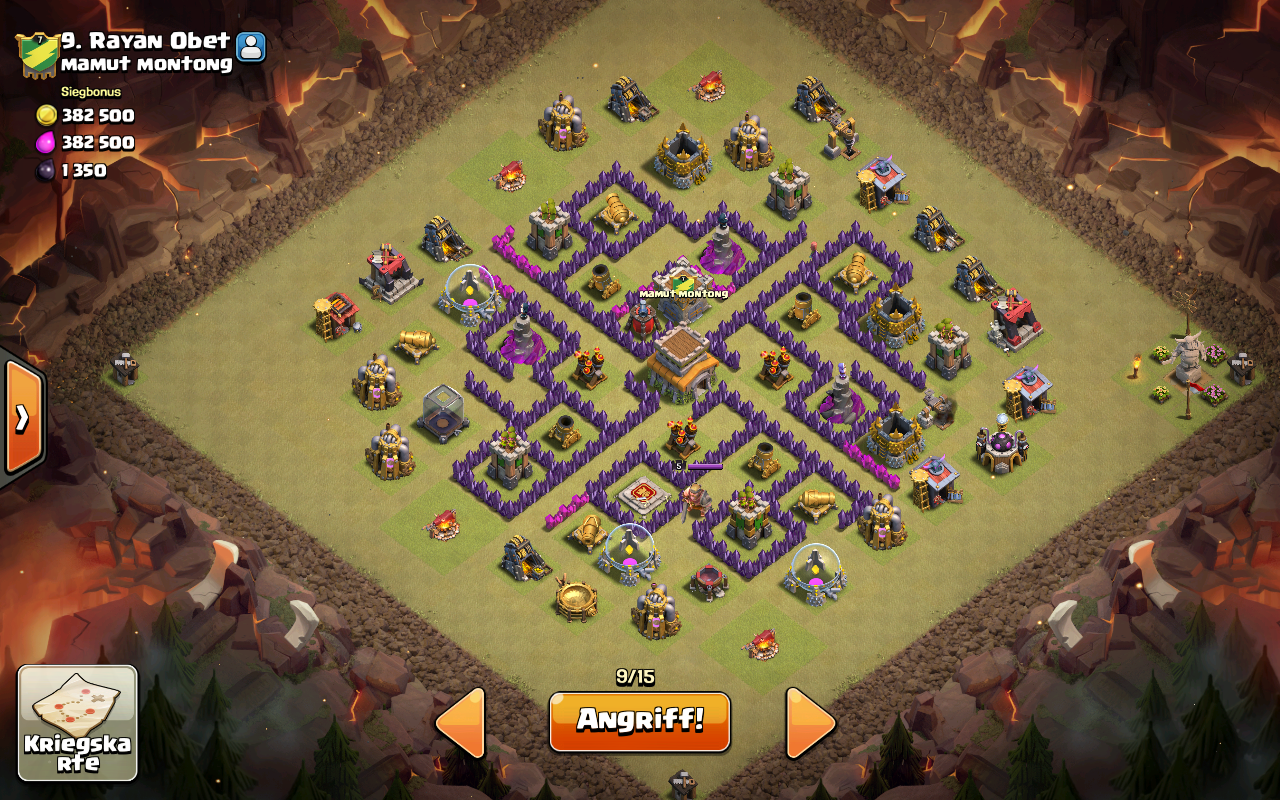Screen dimensions: 1280x800
Task: View Rayan Obet's player profile
Action: (251, 46)
